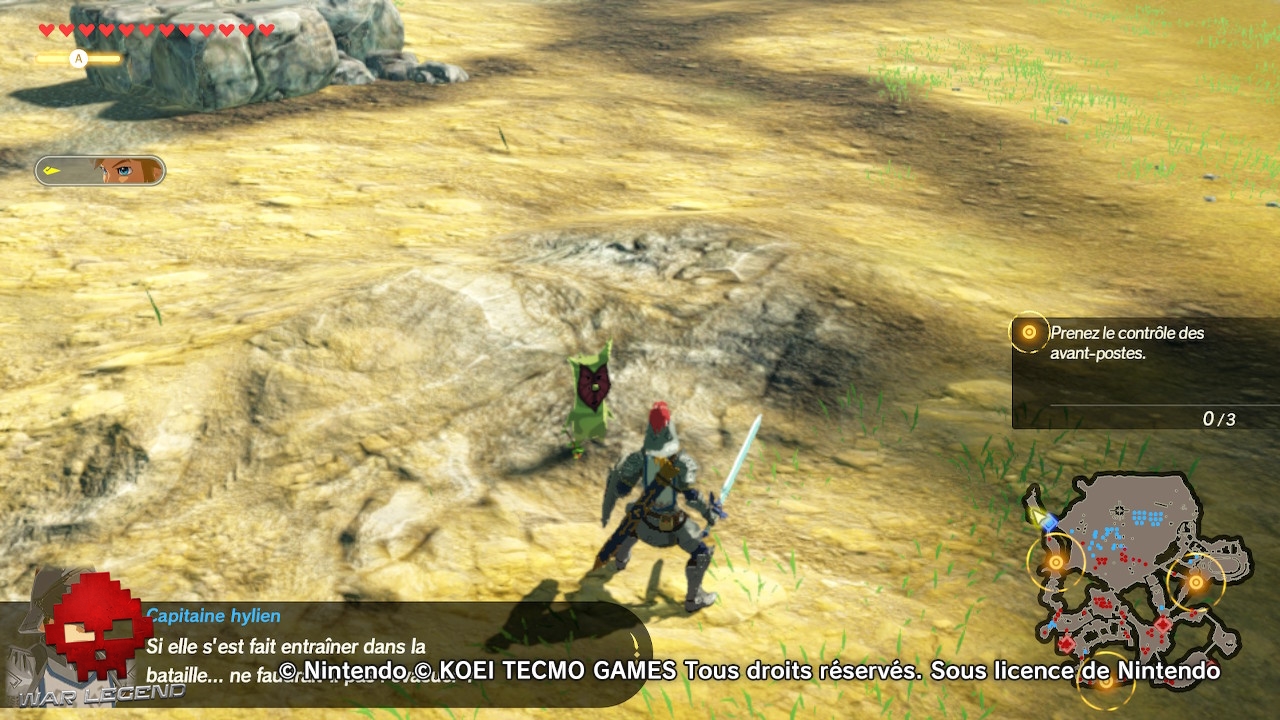Select the yellow player arrow on the minimap

[1037, 518]
